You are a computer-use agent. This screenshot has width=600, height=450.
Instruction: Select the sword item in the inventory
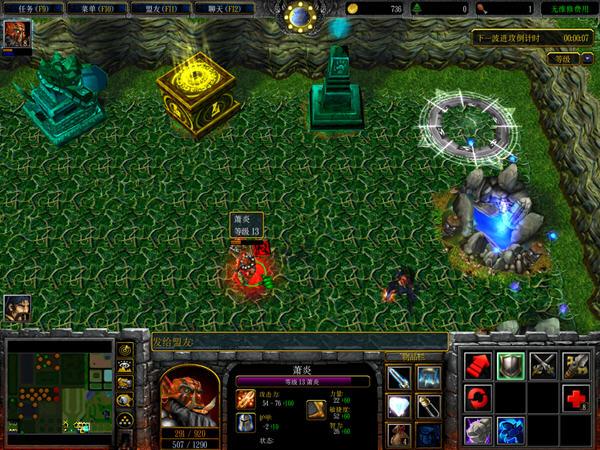pyautogui.click(x=399, y=378)
